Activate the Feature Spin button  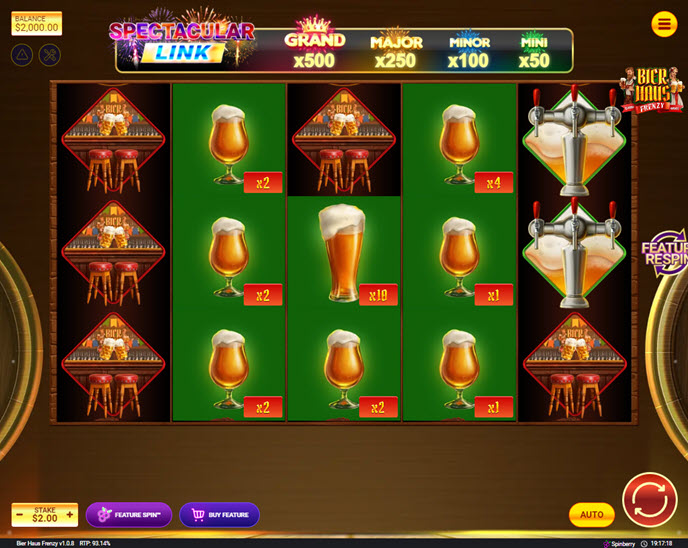(129, 515)
